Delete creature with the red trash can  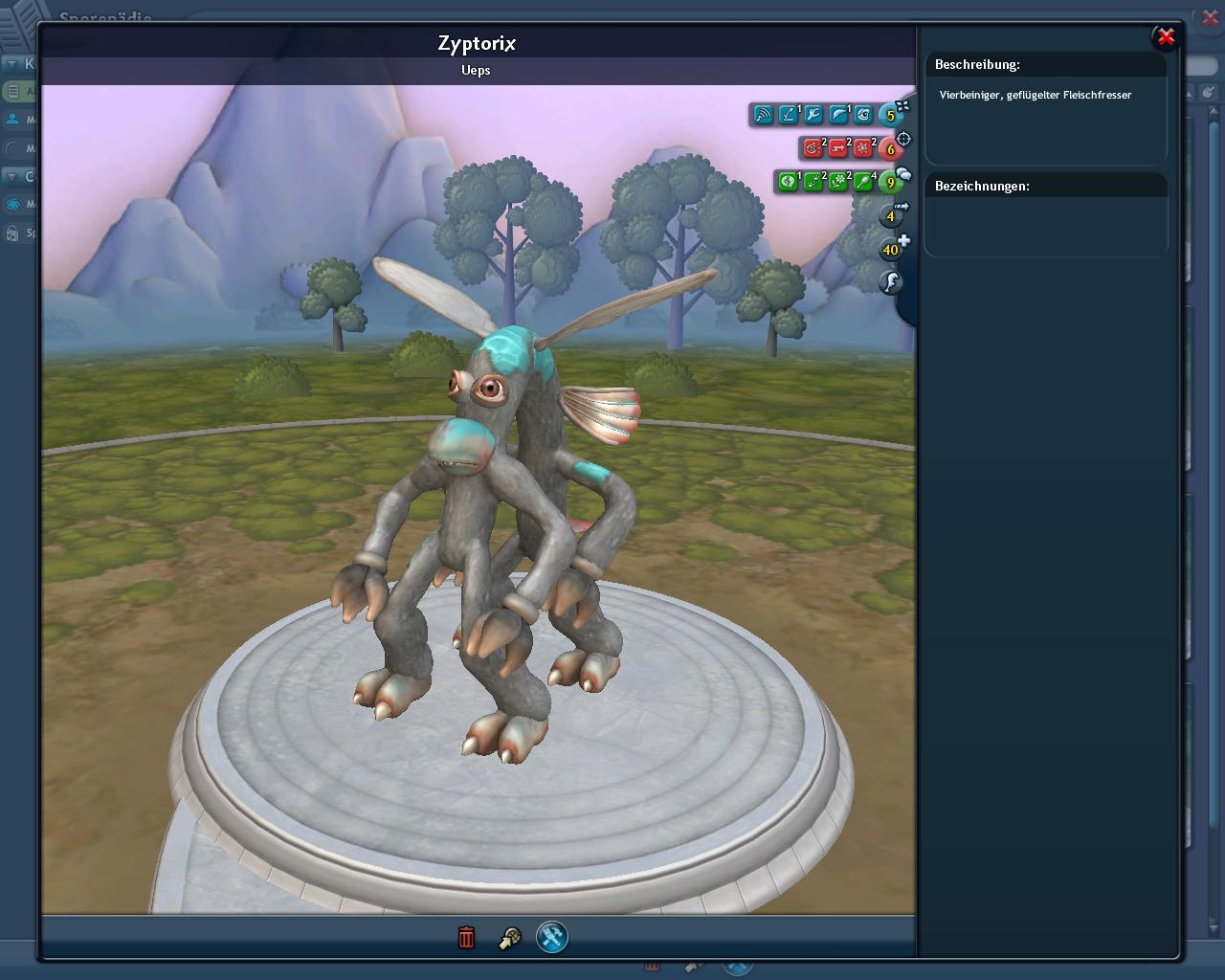coord(466,937)
